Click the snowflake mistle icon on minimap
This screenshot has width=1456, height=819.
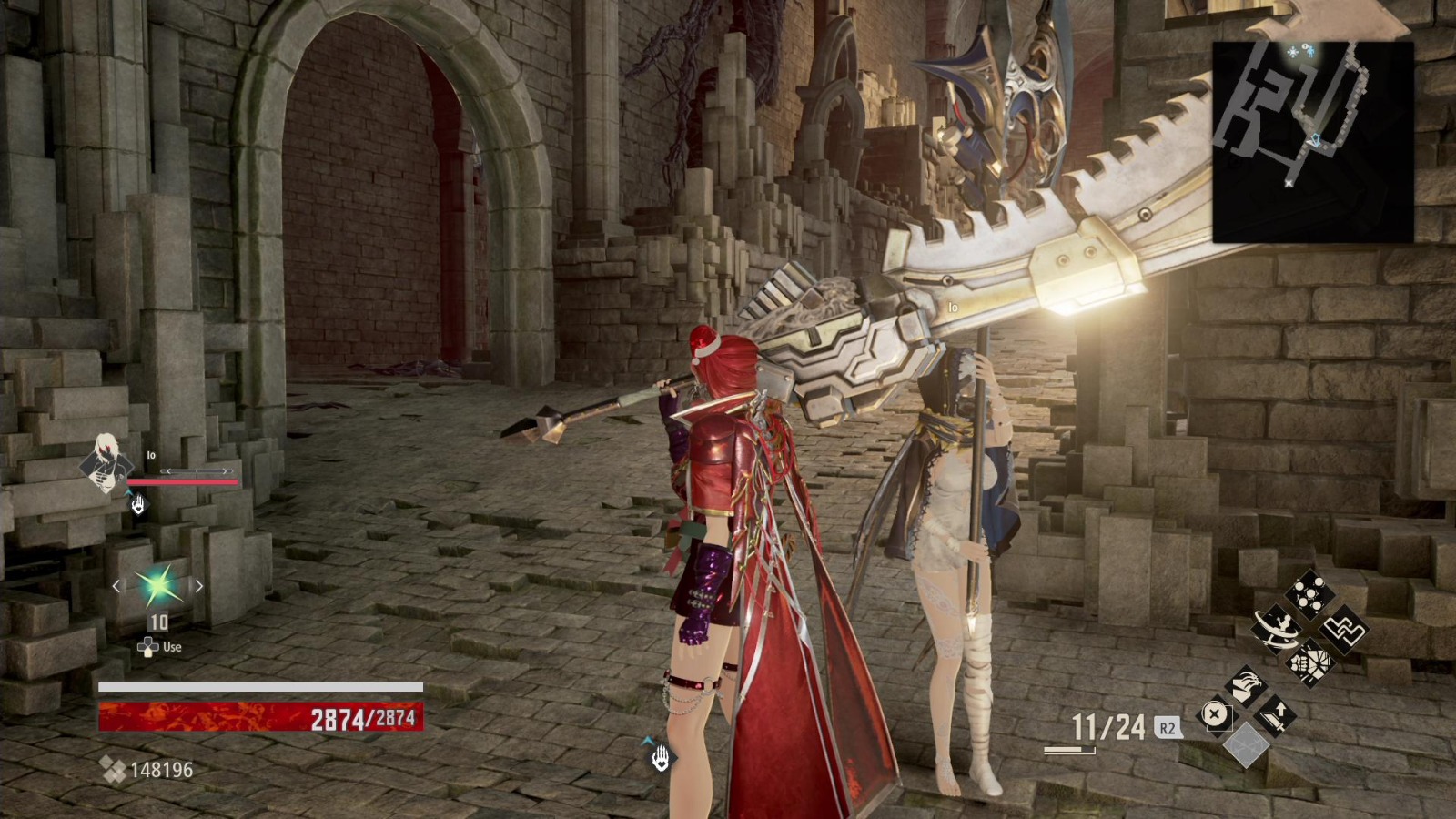pos(1293,52)
